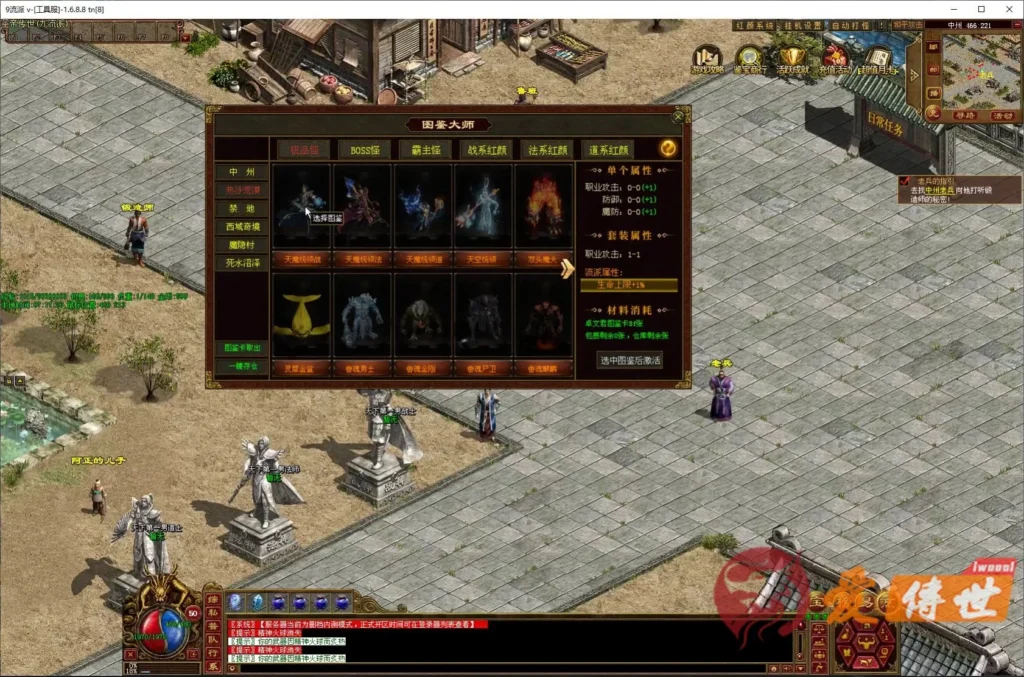Activate with 选中图鉴后激活 button
Screen dimensions: 1024x677
coord(629,360)
